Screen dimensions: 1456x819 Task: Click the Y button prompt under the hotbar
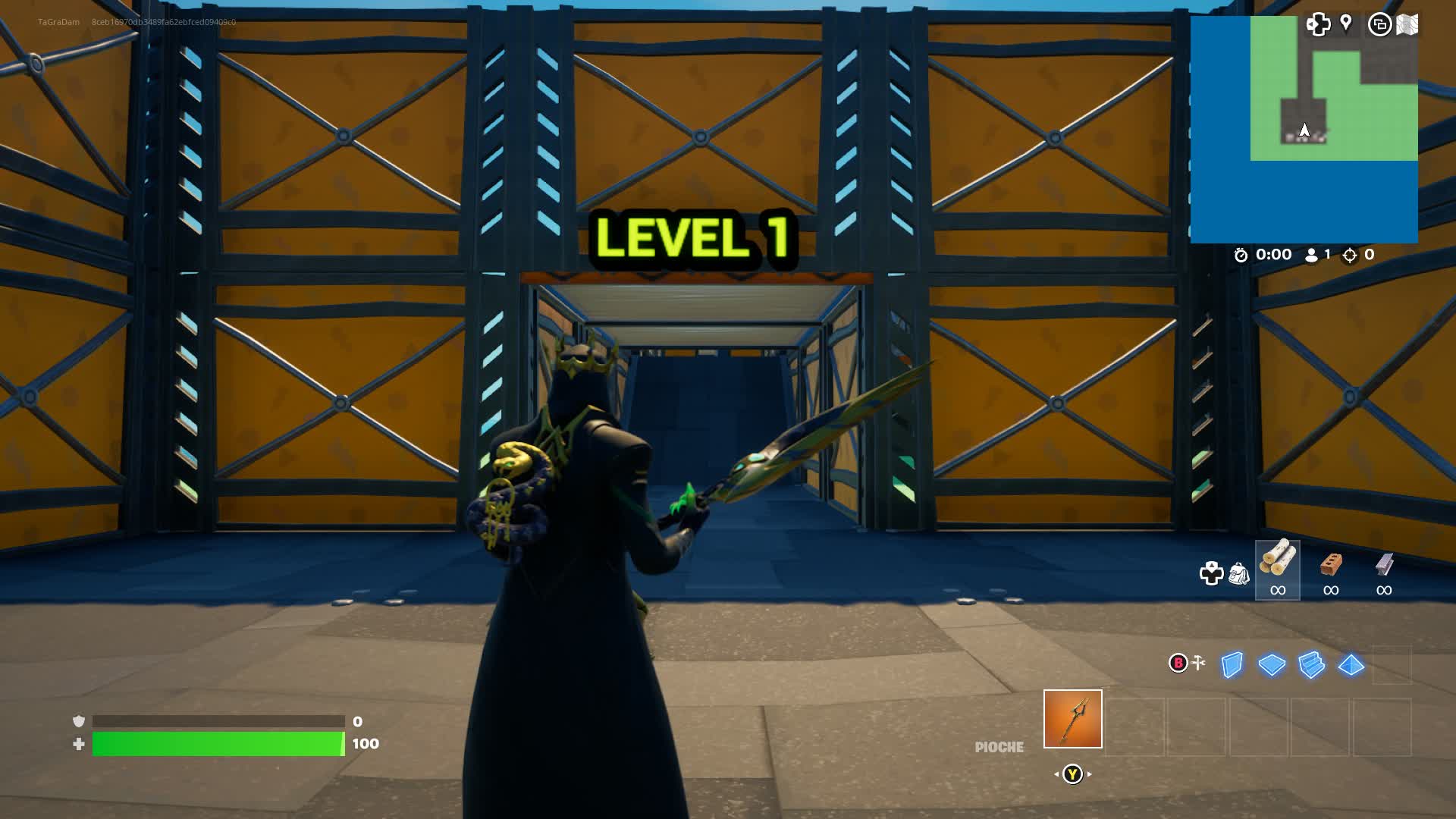(x=1072, y=773)
